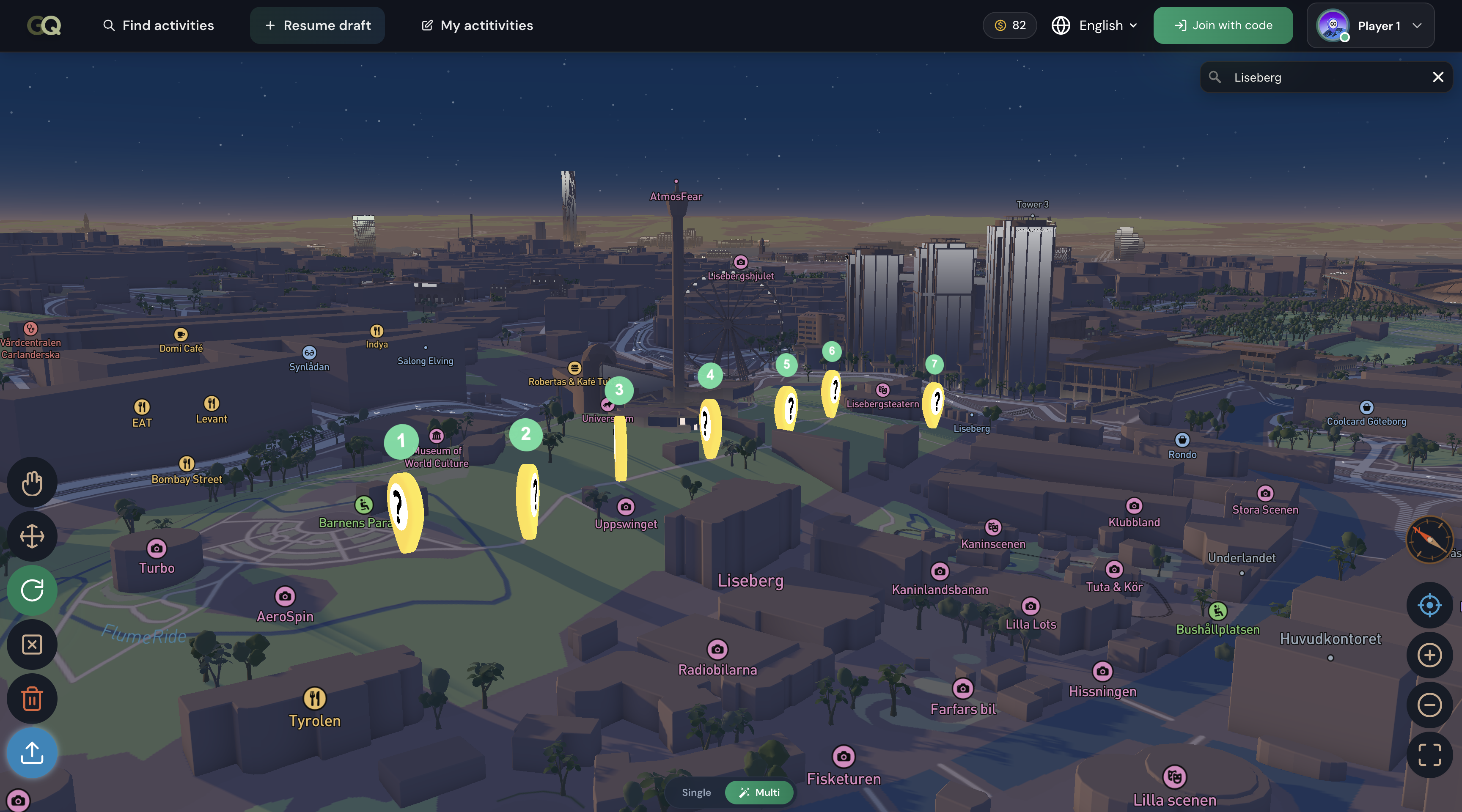The height and width of the screenshot is (812, 1462).
Task: Activate the green rotate tool
Action: point(32,590)
